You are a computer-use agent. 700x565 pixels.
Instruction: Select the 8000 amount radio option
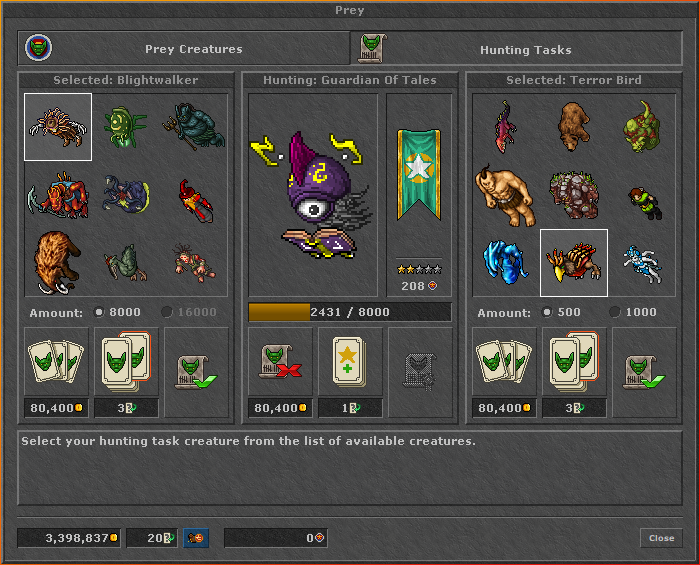click(x=99, y=312)
